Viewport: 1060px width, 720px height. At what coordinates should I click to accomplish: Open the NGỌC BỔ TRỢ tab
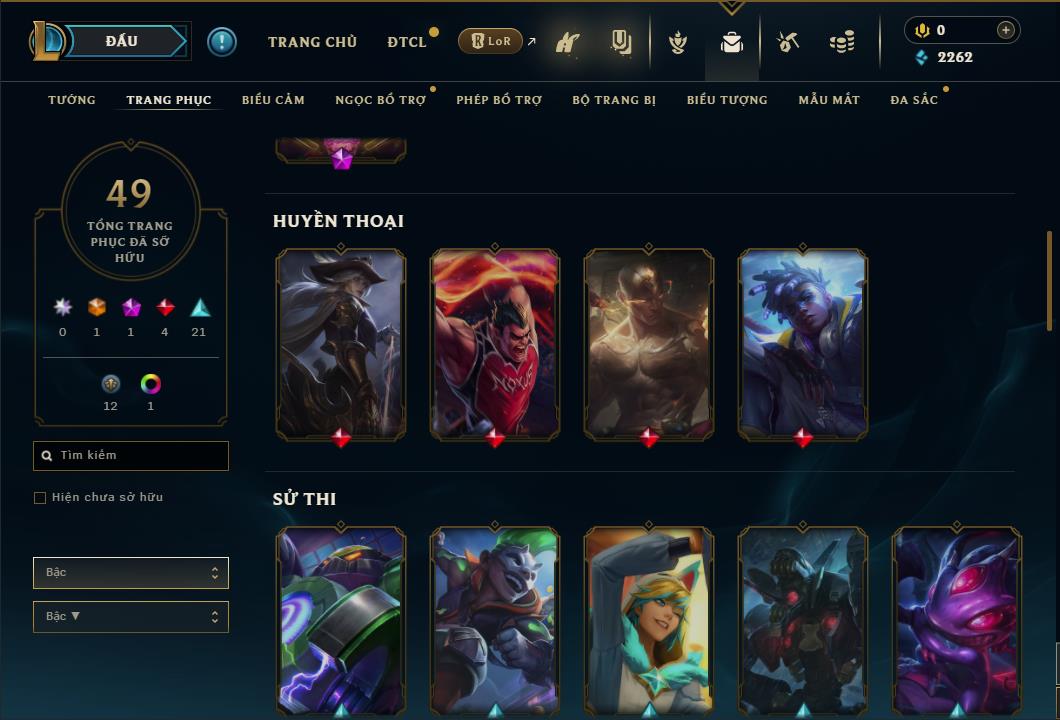pyautogui.click(x=380, y=100)
